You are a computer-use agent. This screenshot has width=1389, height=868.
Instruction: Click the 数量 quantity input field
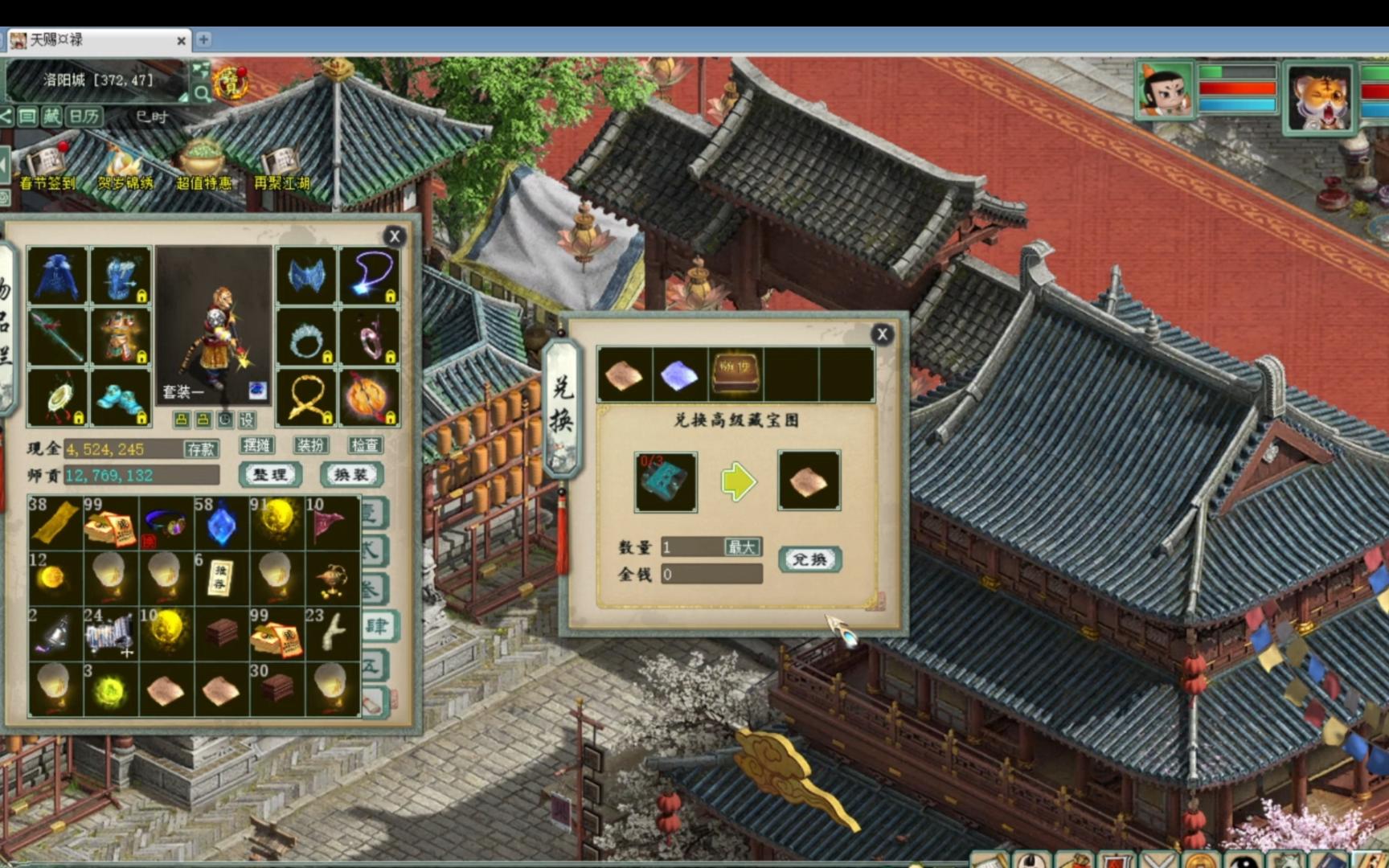(690, 547)
